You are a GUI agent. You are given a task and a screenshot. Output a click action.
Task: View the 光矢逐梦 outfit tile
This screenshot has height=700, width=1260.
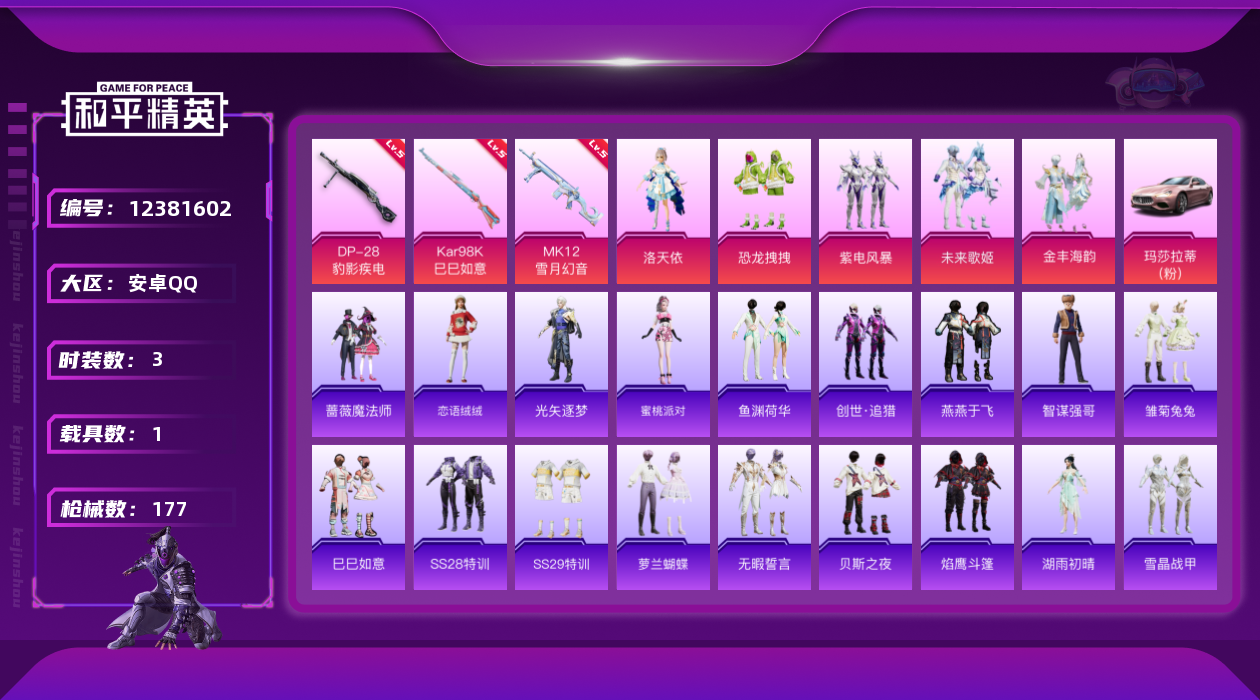[561, 364]
